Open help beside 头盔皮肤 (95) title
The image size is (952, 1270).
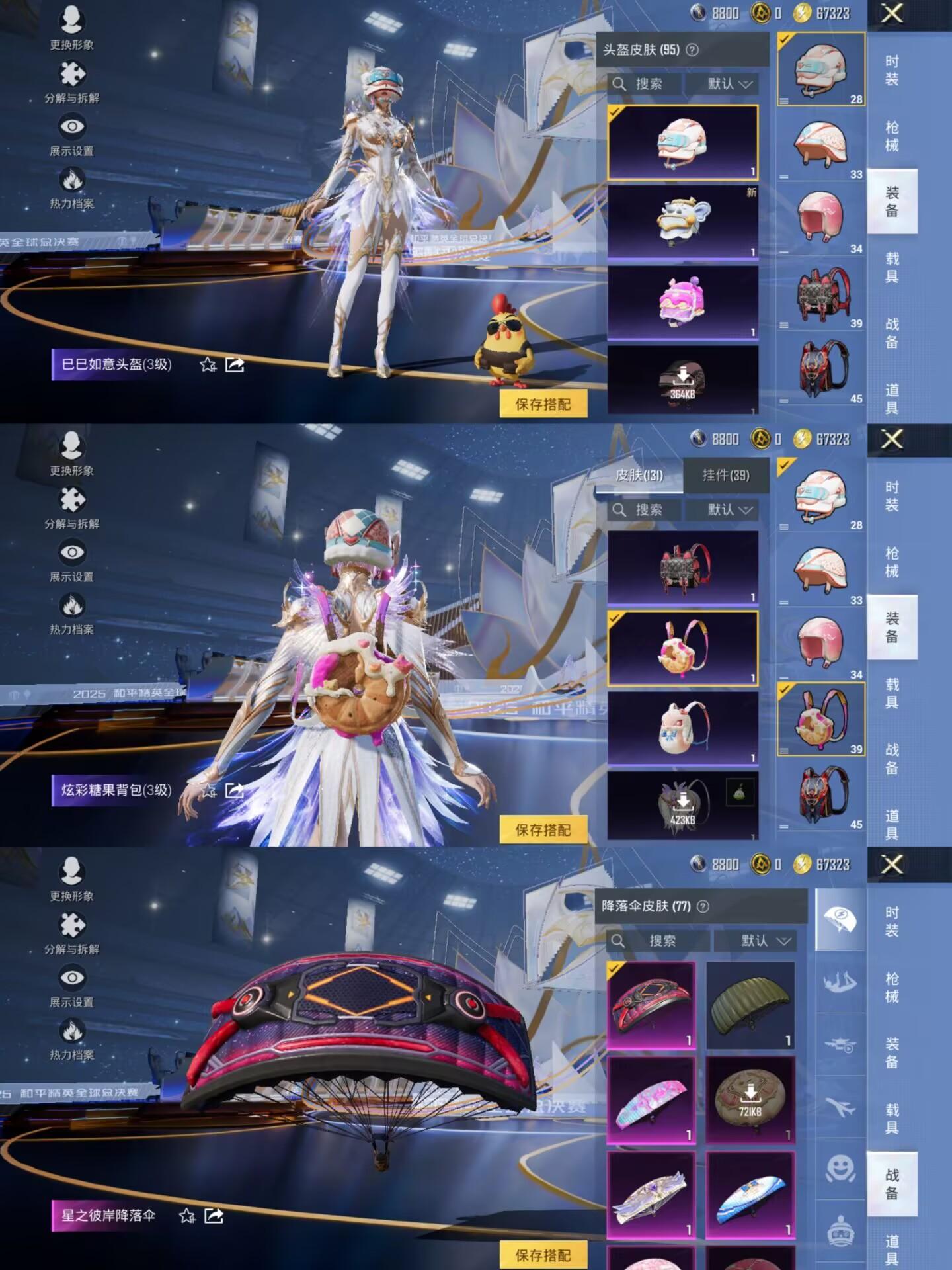coord(692,50)
